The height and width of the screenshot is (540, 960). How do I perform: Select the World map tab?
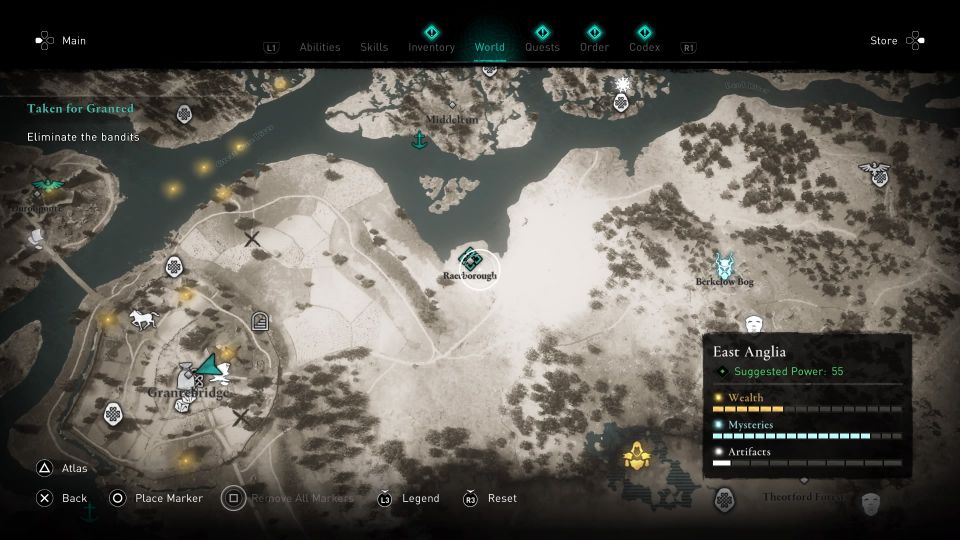490,47
